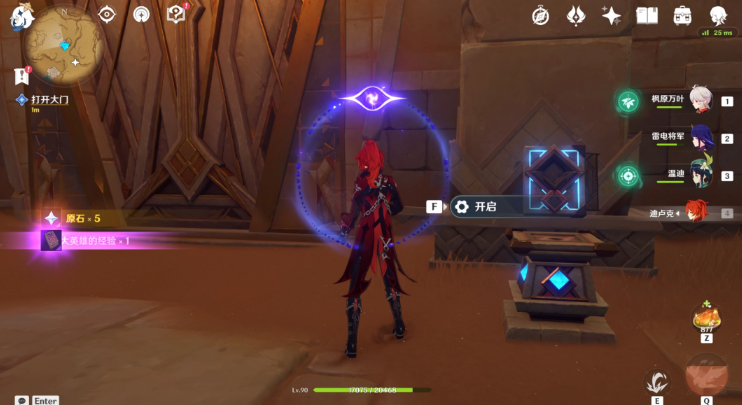The image size is (742, 405).
Task: Open the tutorial book icon with question mark
Action: pyautogui.click(x=176, y=14)
